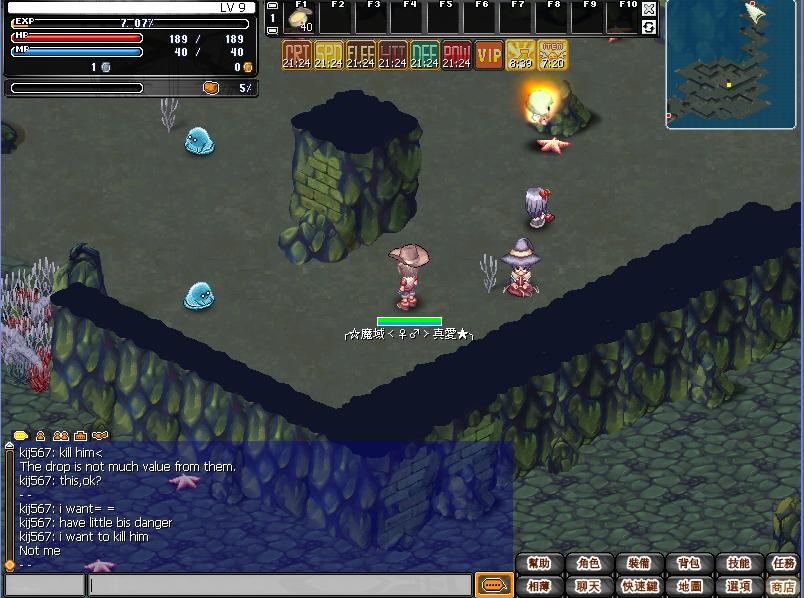804x598 pixels.
Task: Select the yellow speech bubble chat channel
Action: [21, 436]
